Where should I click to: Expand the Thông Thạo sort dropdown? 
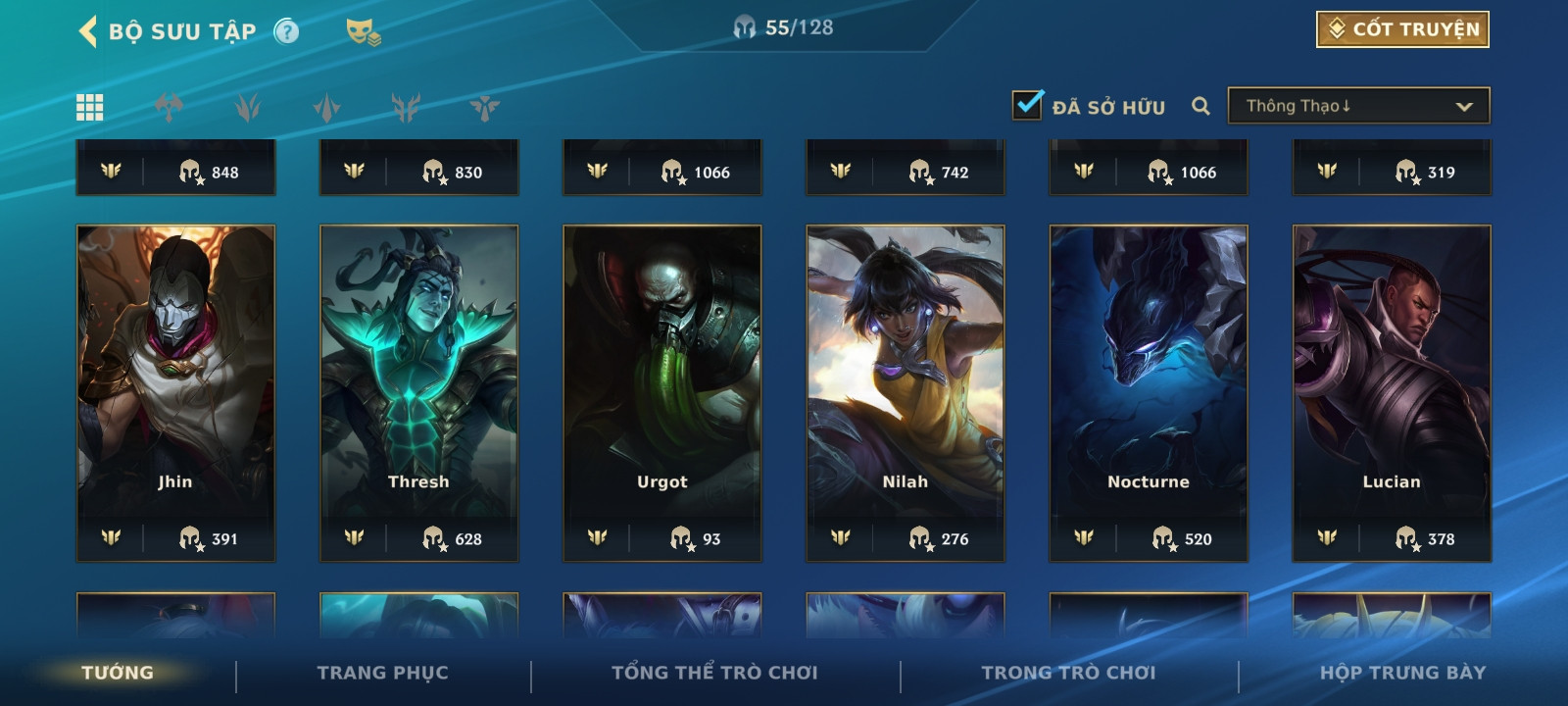[x=1358, y=106]
